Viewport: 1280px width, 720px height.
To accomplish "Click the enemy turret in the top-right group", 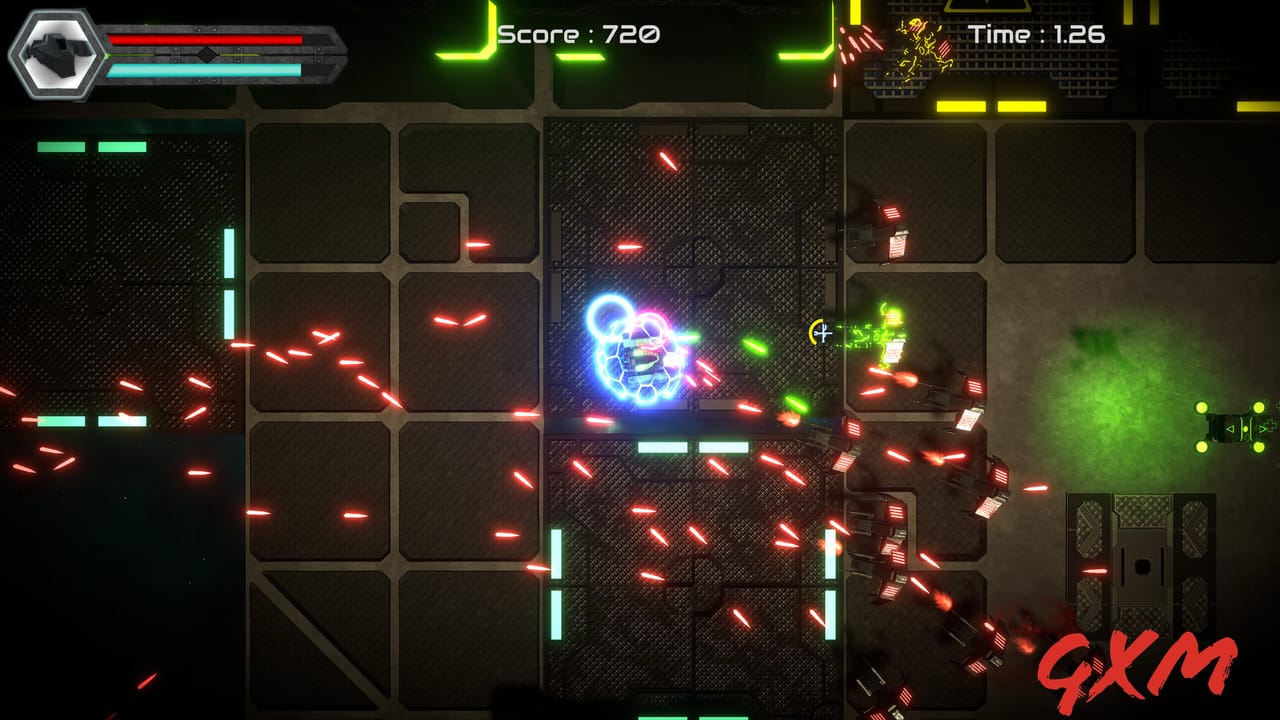I will [x=893, y=230].
